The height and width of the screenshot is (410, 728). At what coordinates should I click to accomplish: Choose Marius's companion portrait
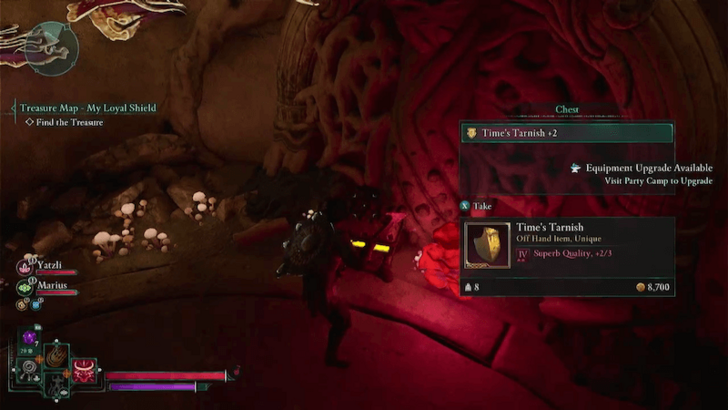(25, 285)
